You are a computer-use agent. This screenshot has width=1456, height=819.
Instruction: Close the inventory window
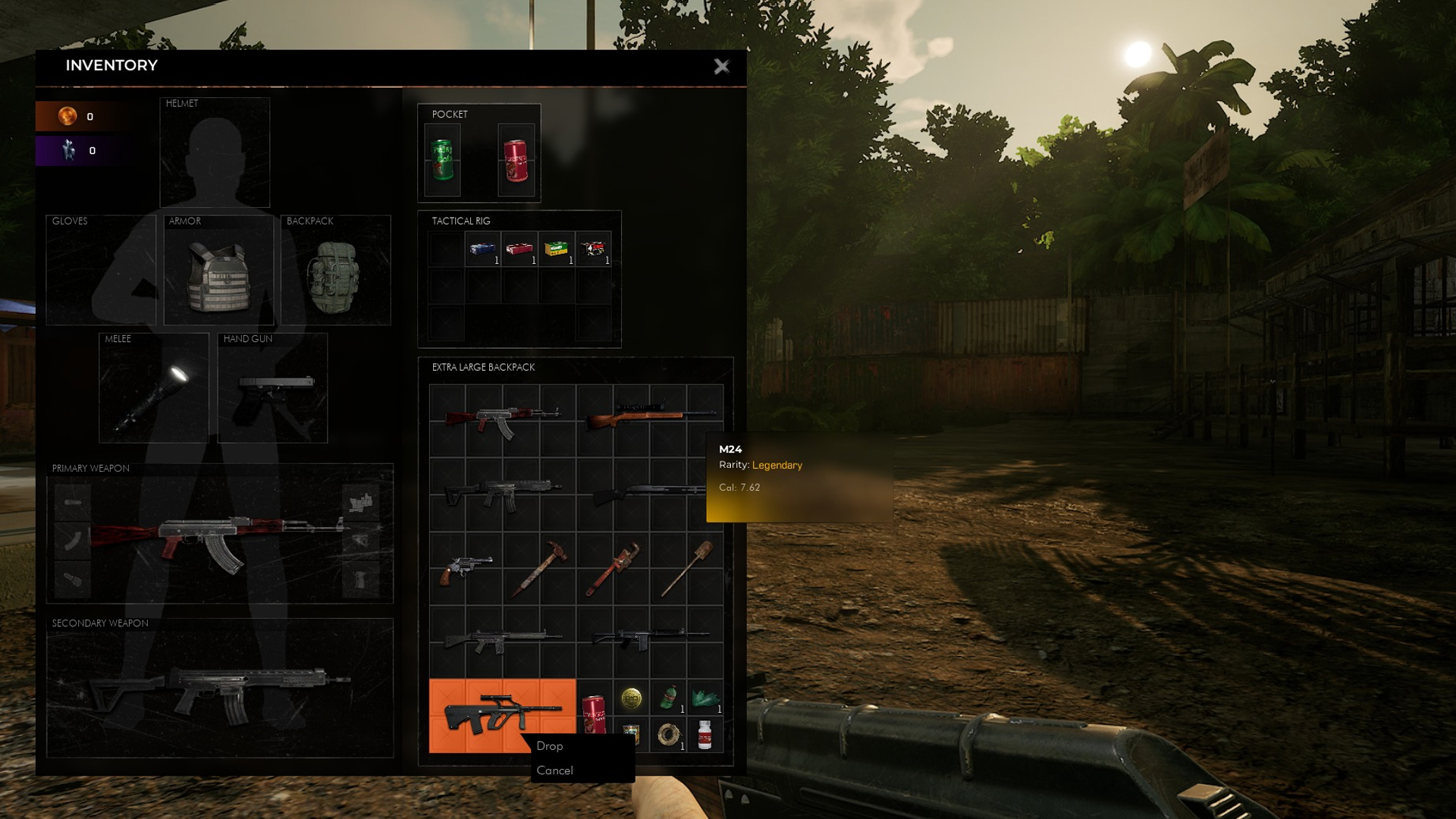(x=721, y=67)
